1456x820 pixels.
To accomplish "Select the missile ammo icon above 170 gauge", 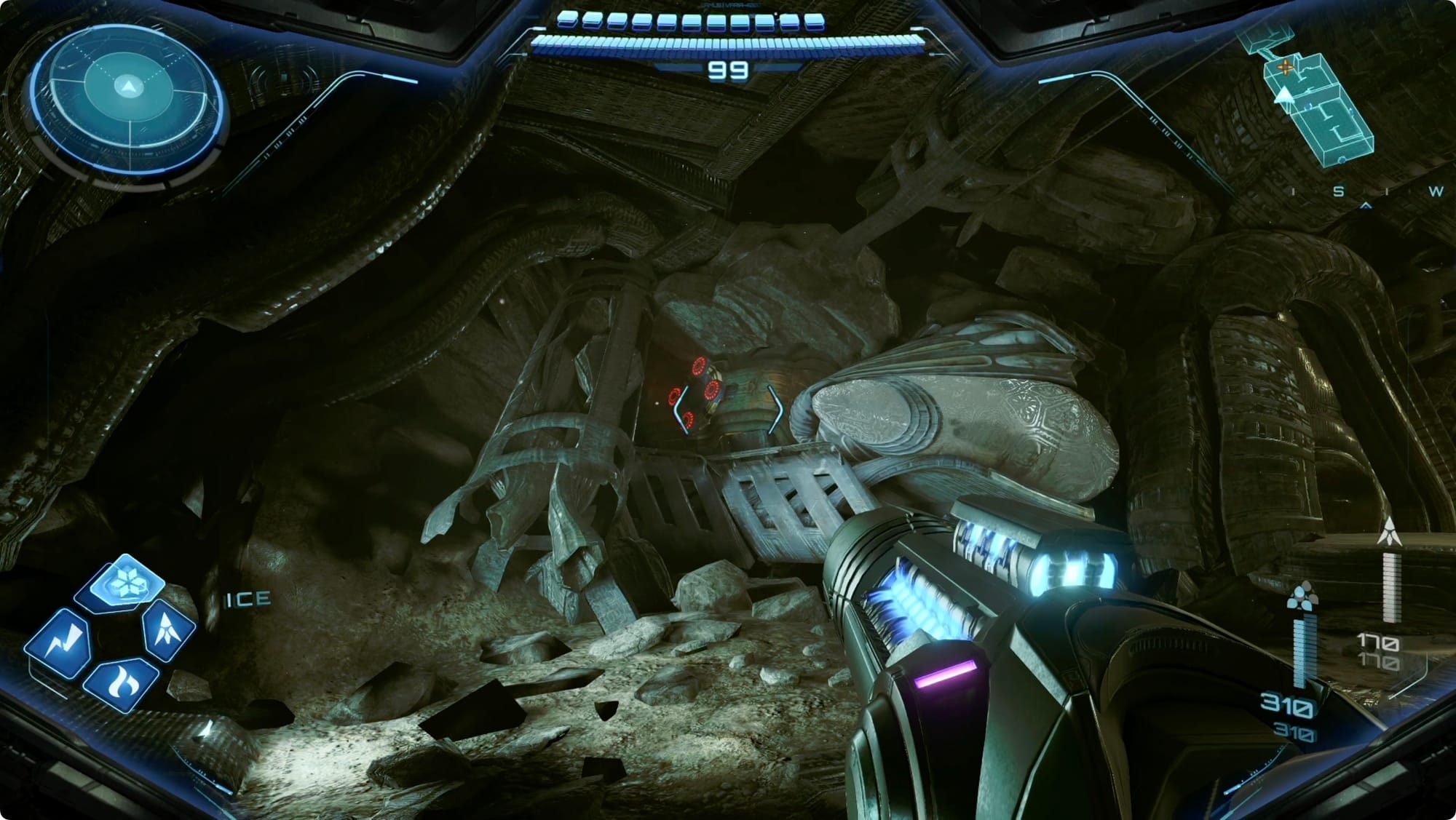I will pyautogui.click(x=1390, y=532).
